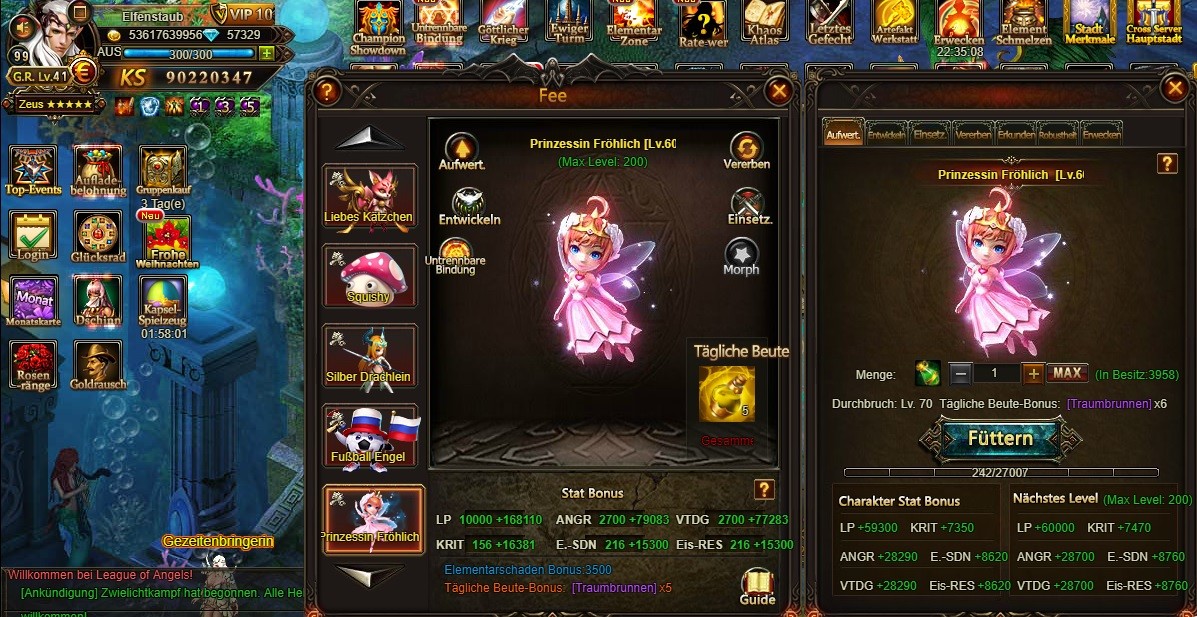Feed the fairy with the Füttern button
This screenshot has width=1197, height=617.
click(x=999, y=439)
